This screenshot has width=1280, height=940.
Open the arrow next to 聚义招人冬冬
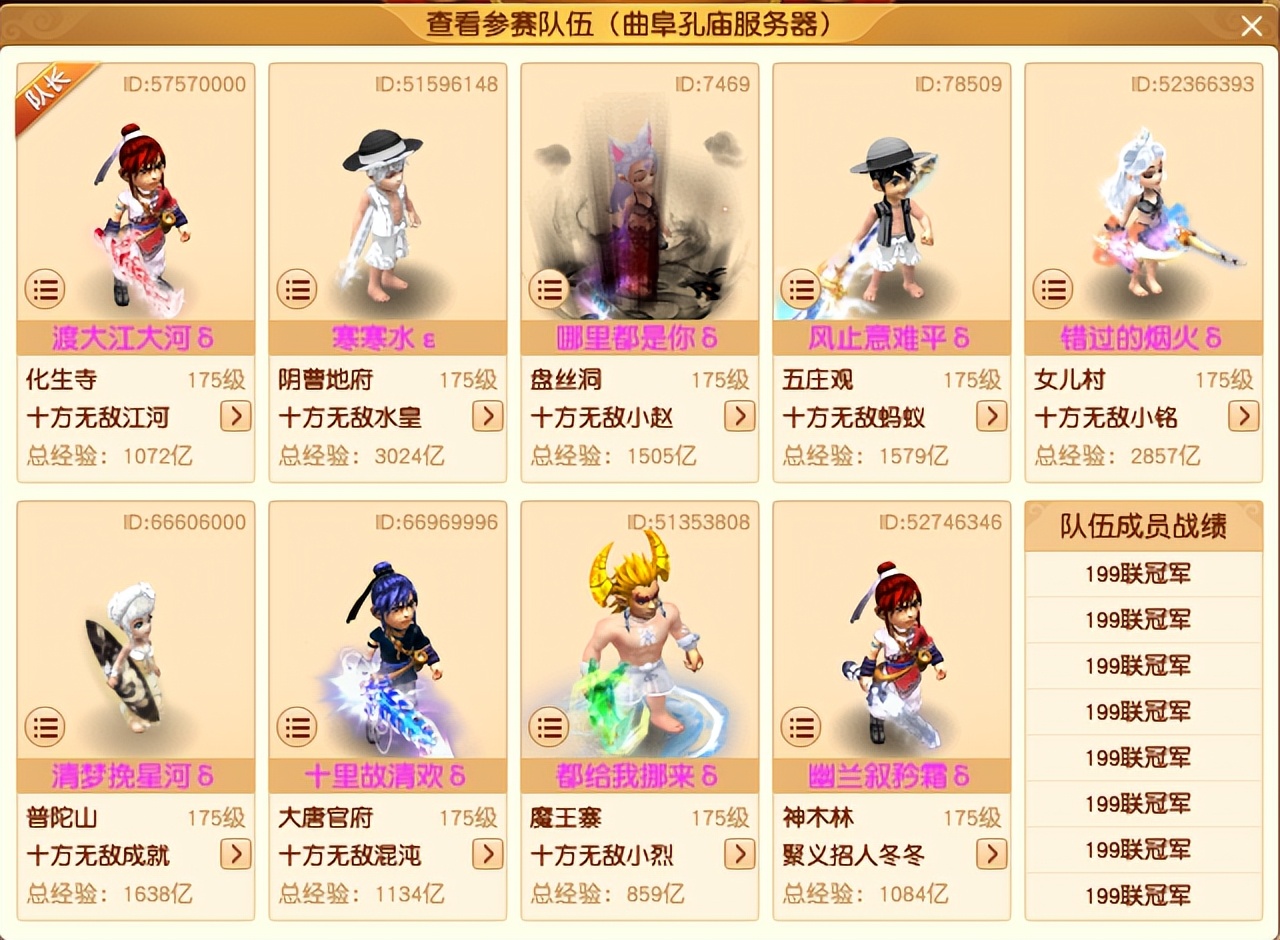click(x=992, y=855)
